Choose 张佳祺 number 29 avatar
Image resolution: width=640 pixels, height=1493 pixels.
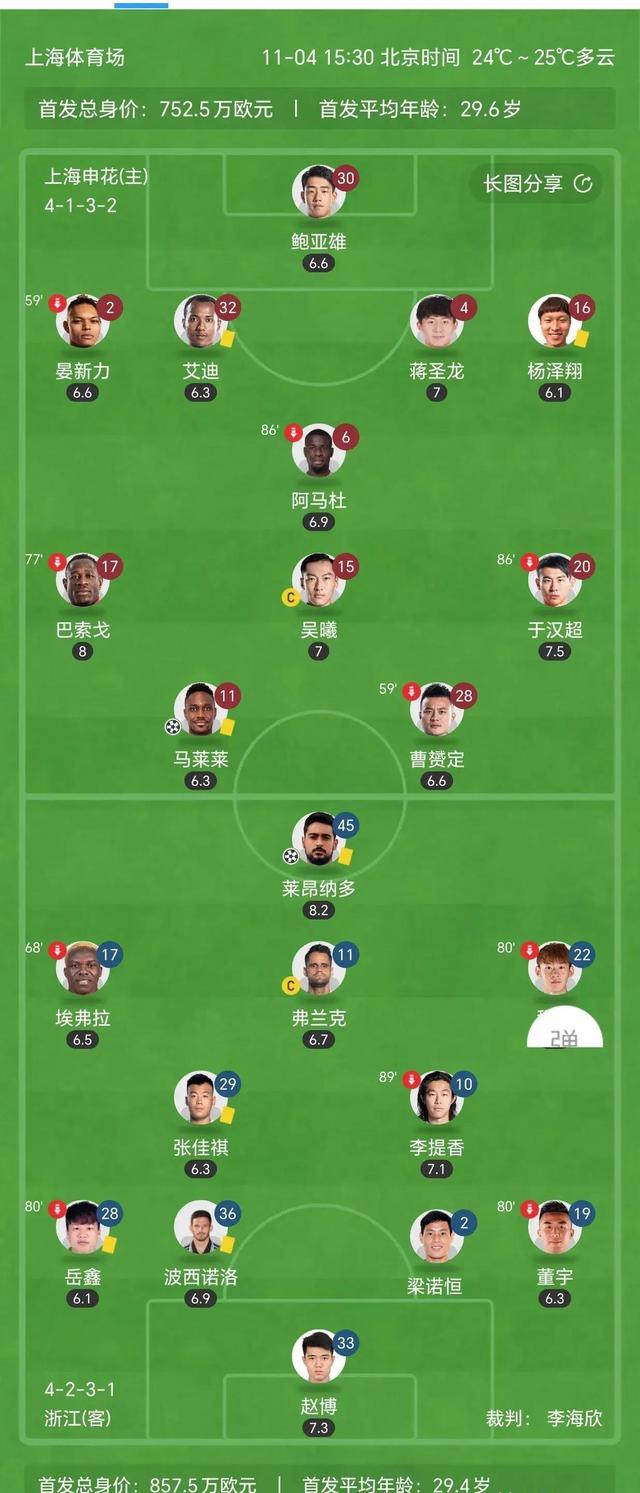coord(200,1097)
